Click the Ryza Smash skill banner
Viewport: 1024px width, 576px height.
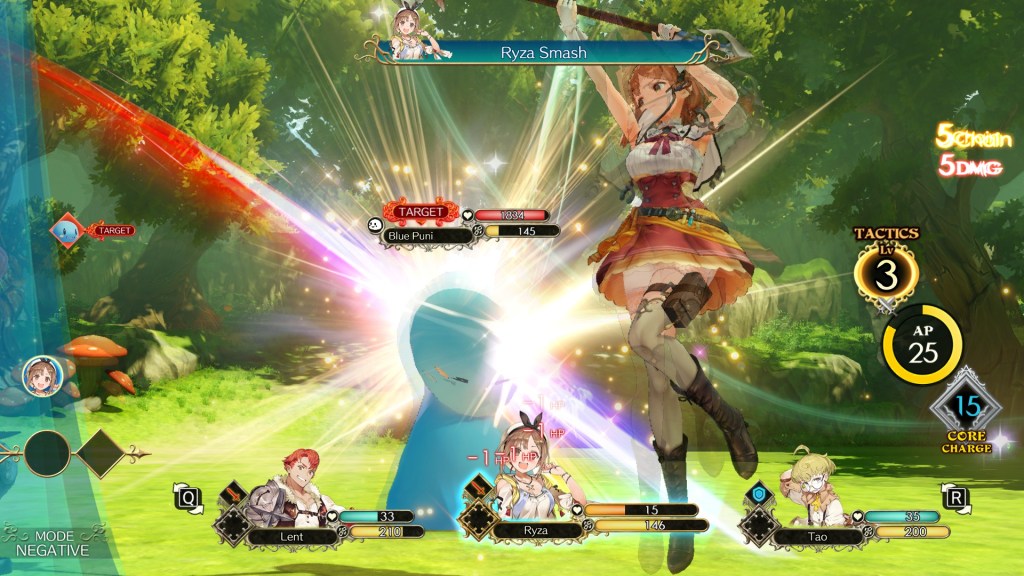(x=542, y=52)
